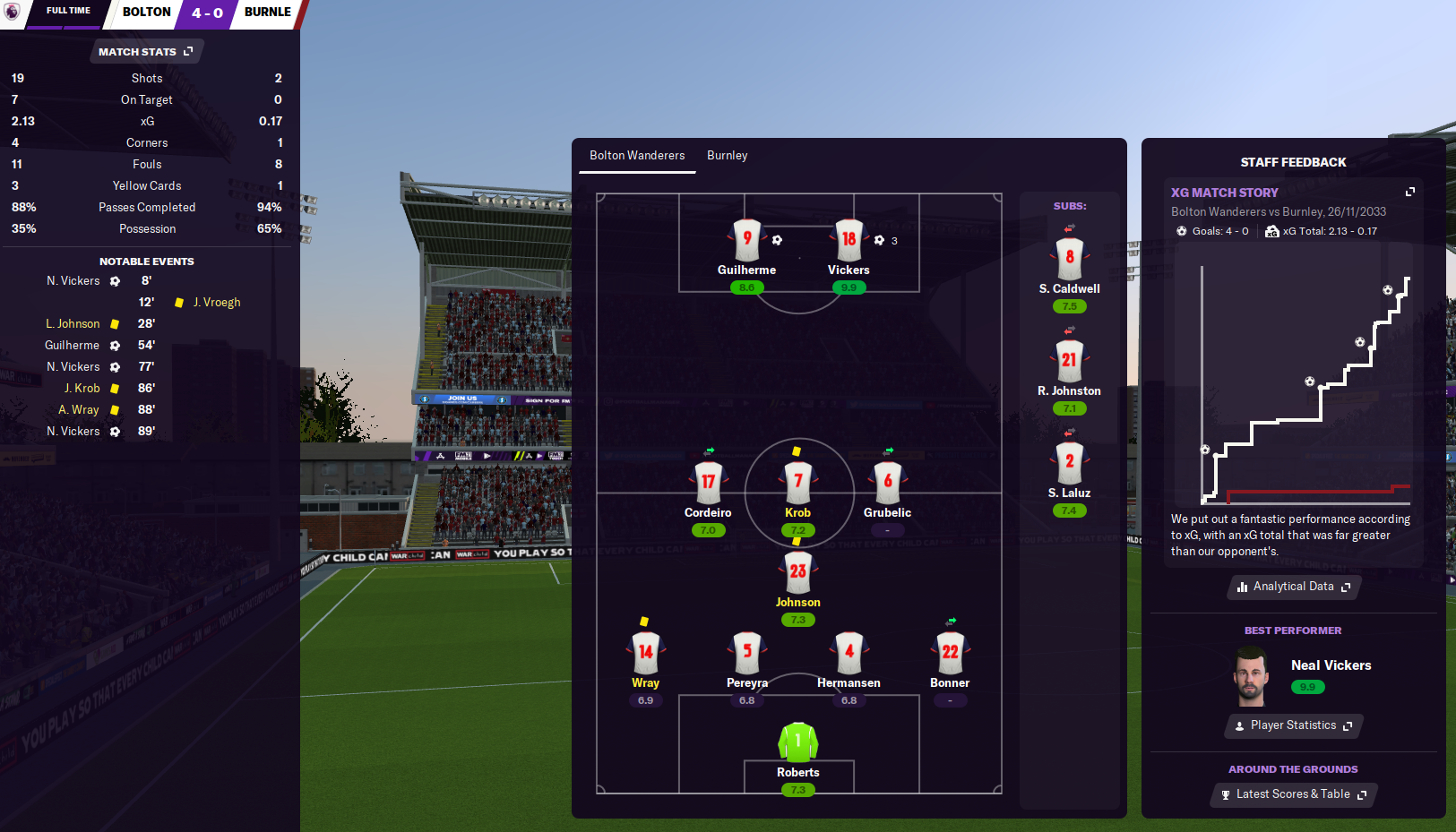Select Johnson's number 23 shirt
The width and height of the screenshot is (1456, 832).
tap(797, 572)
